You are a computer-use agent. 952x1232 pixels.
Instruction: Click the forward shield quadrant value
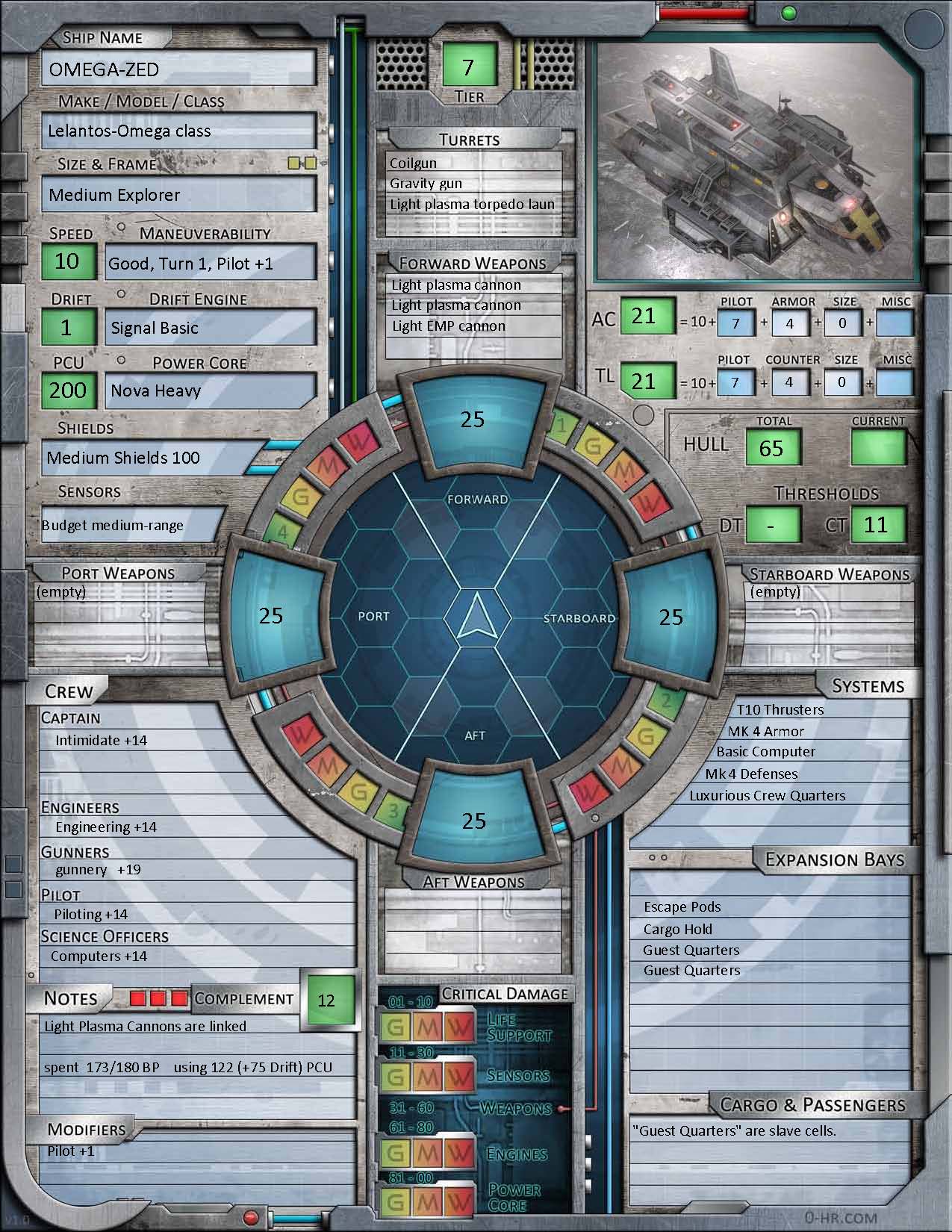click(x=473, y=420)
